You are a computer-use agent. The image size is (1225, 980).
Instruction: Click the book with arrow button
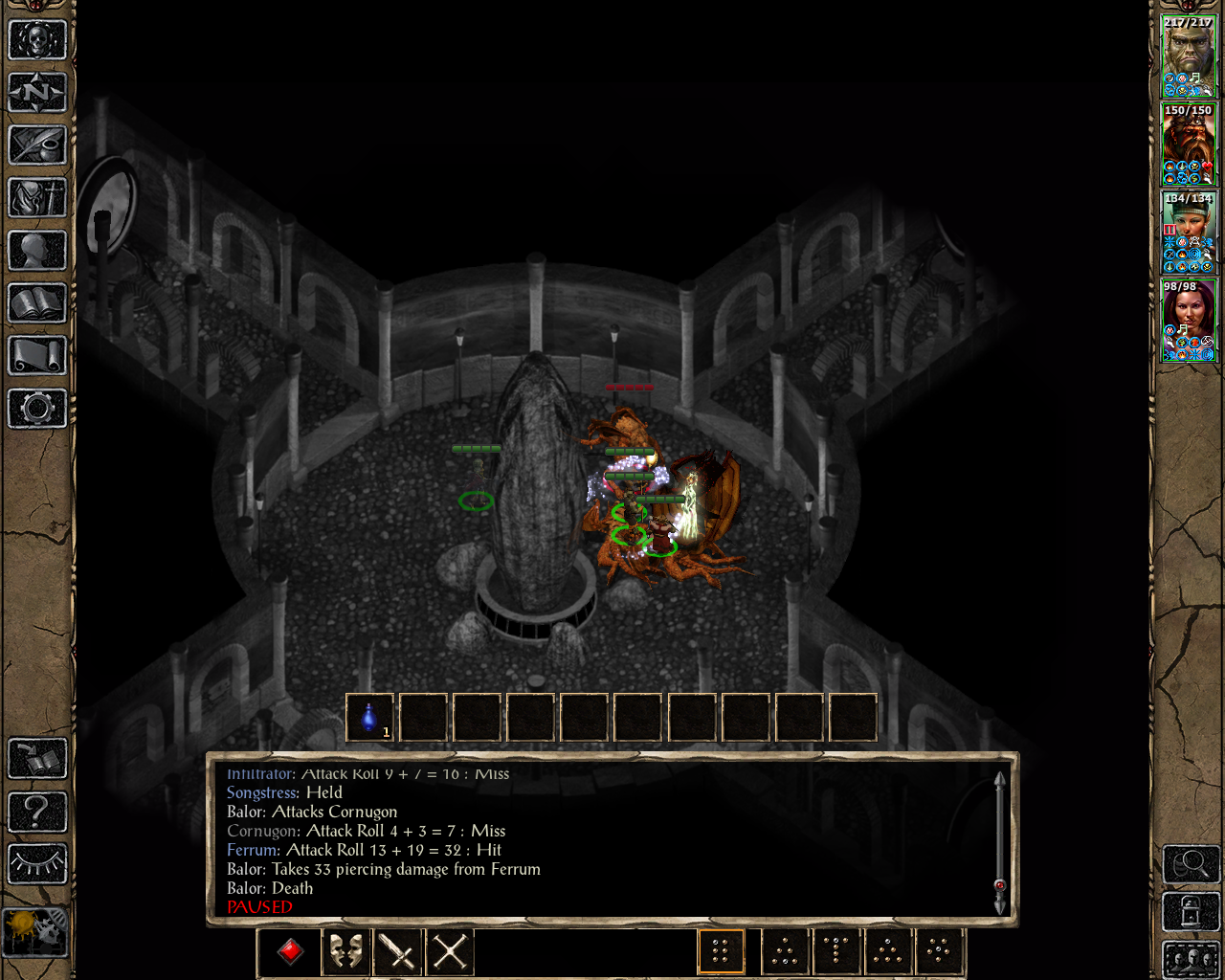coord(37,759)
